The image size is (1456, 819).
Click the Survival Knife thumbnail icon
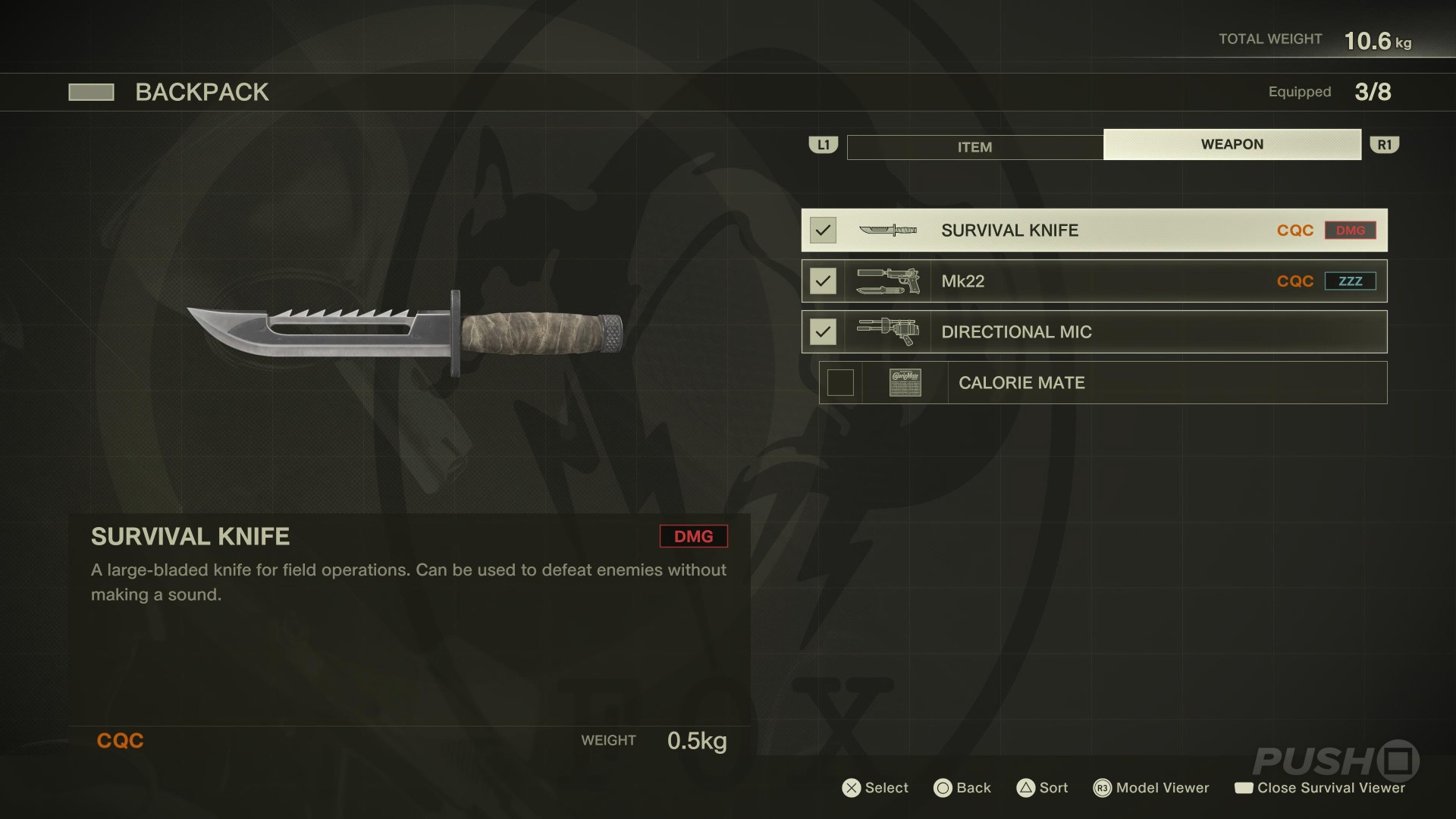tap(887, 231)
